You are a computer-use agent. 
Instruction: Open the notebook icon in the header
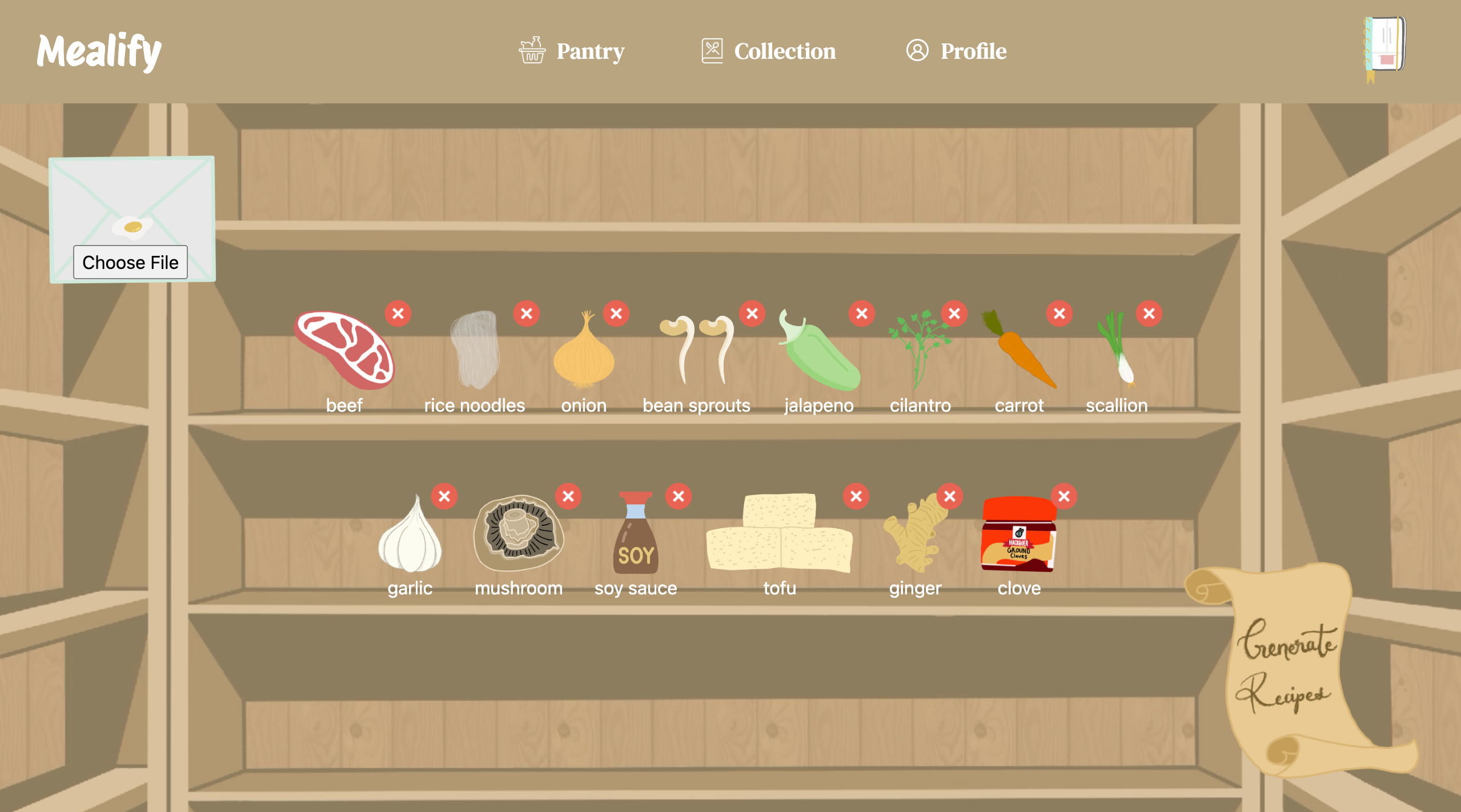click(x=1384, y=47)
